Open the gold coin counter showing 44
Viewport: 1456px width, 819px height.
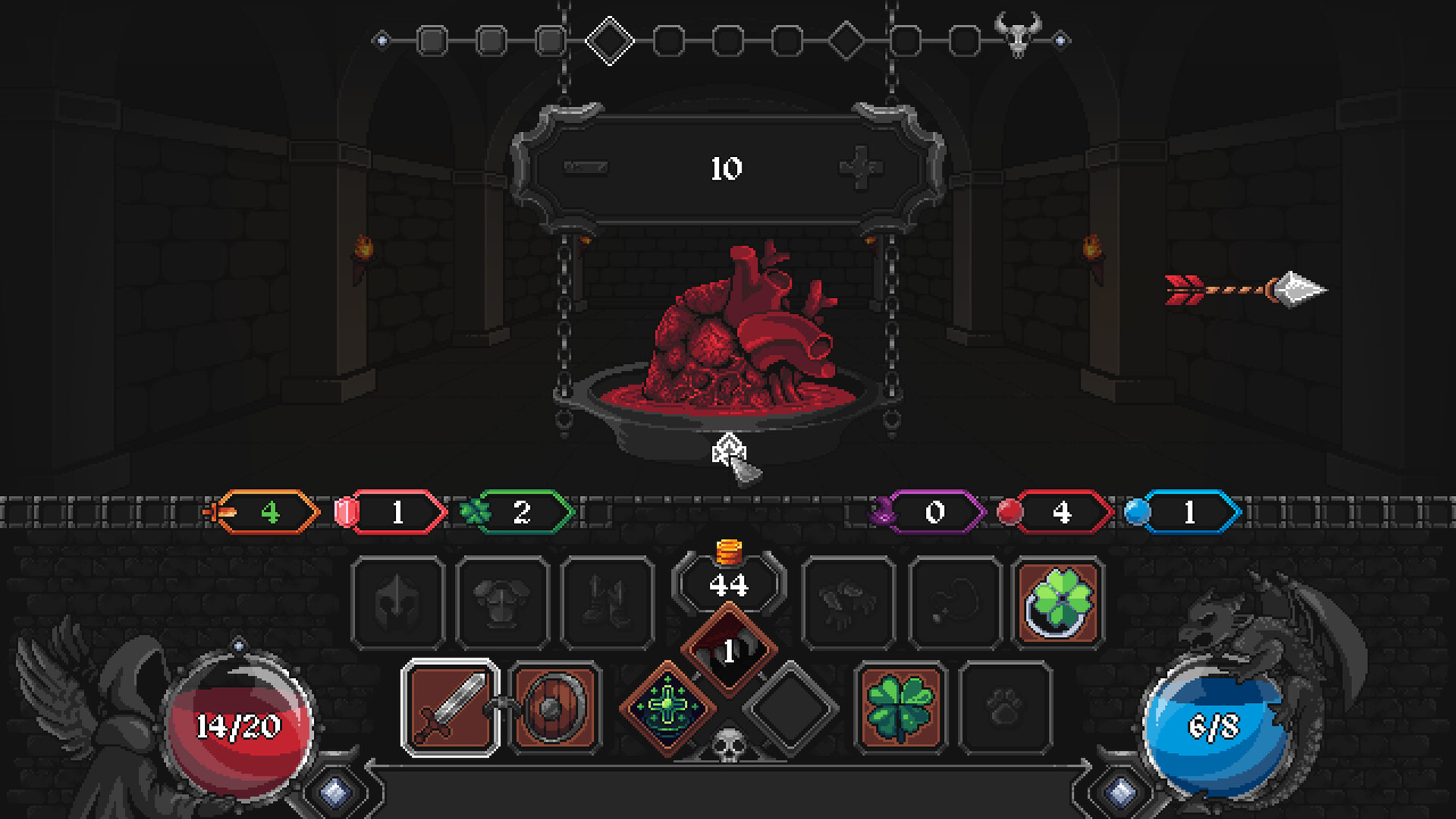[x=728, y=585]
